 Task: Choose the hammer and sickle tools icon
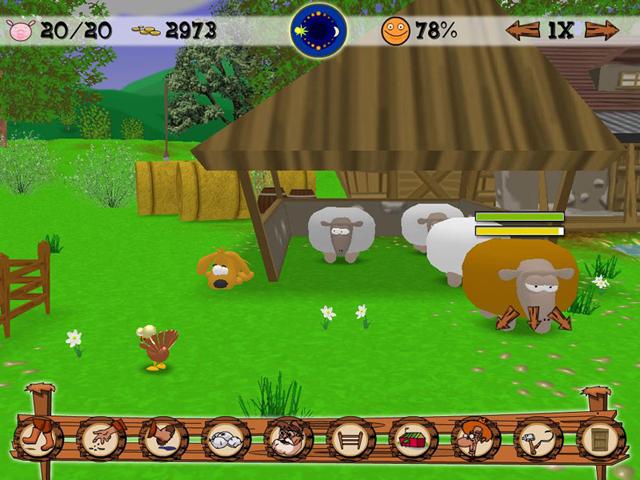[x=537, y=438]
